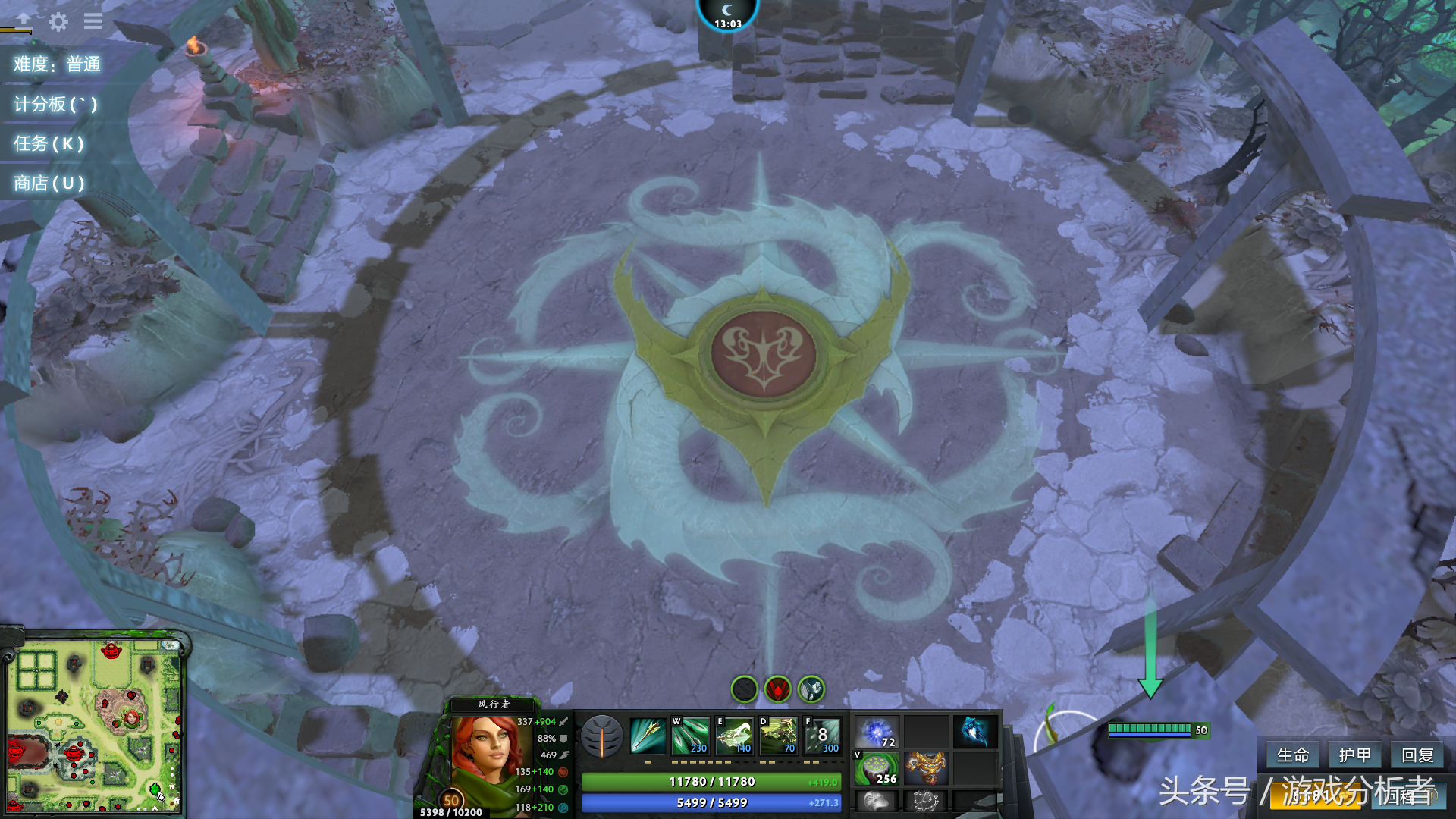
Task: Use the green item with 256 charges
Action: pyautogui.click(x=877, y=768)
